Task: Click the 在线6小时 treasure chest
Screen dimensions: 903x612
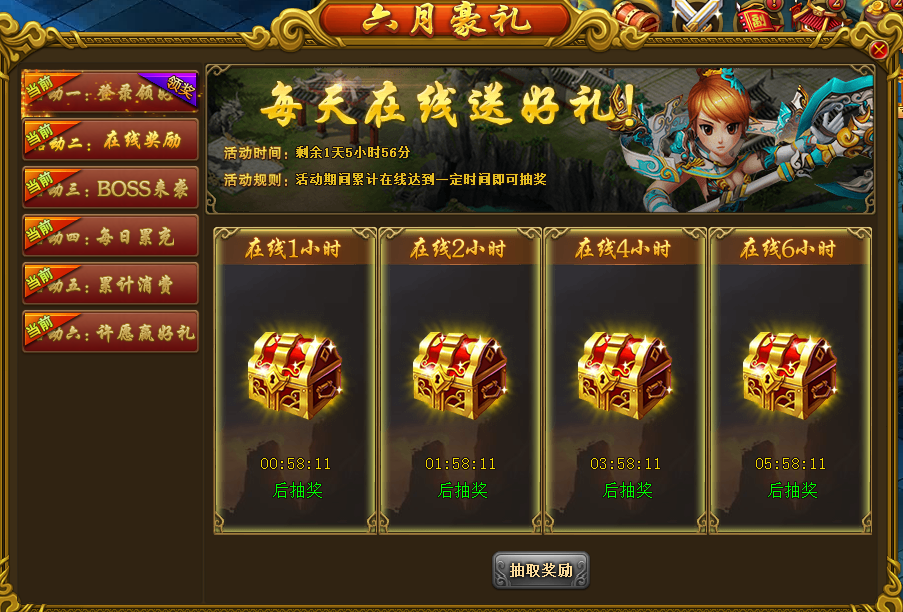Action: point(790,376)
